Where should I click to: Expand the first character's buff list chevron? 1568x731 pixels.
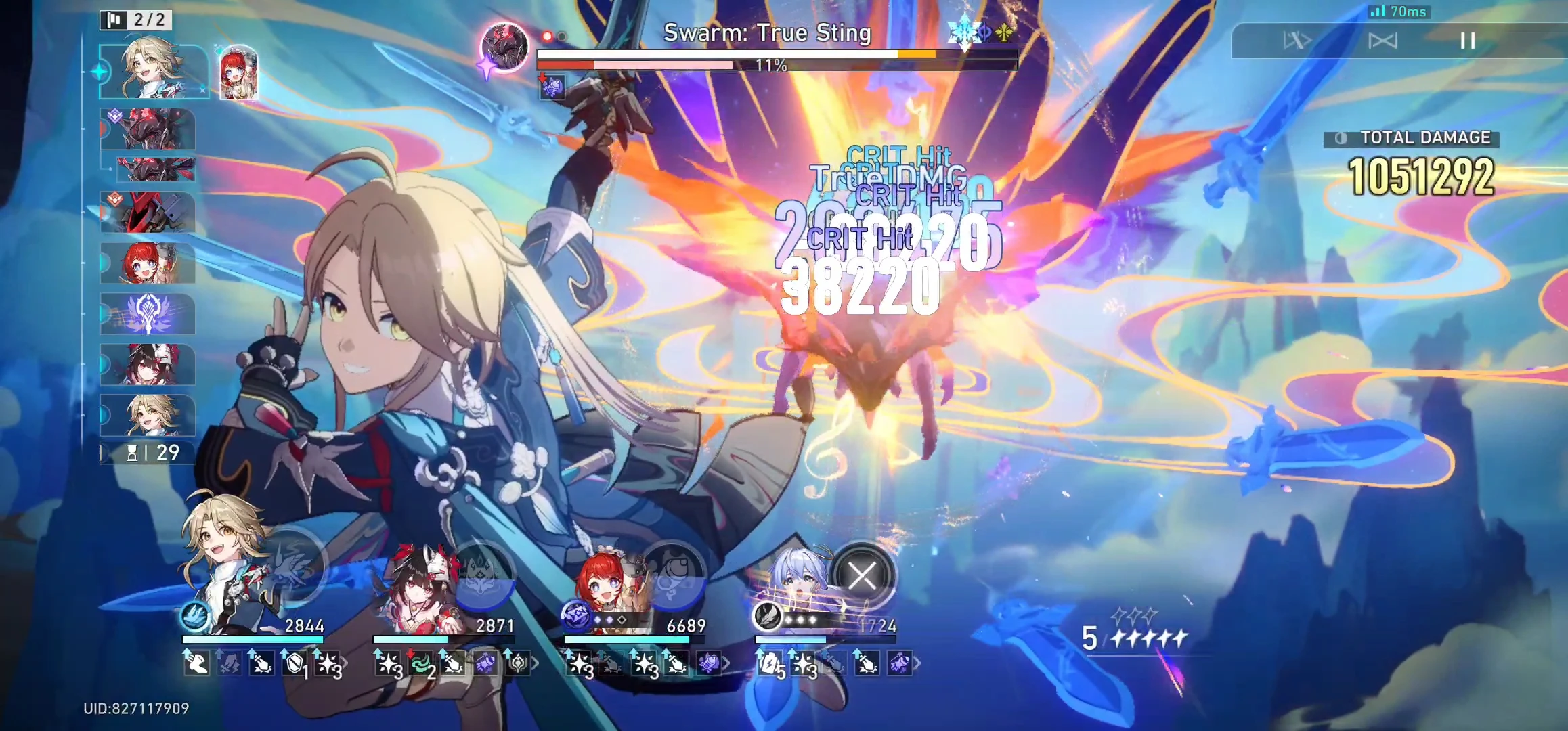[x=345, y=662]
